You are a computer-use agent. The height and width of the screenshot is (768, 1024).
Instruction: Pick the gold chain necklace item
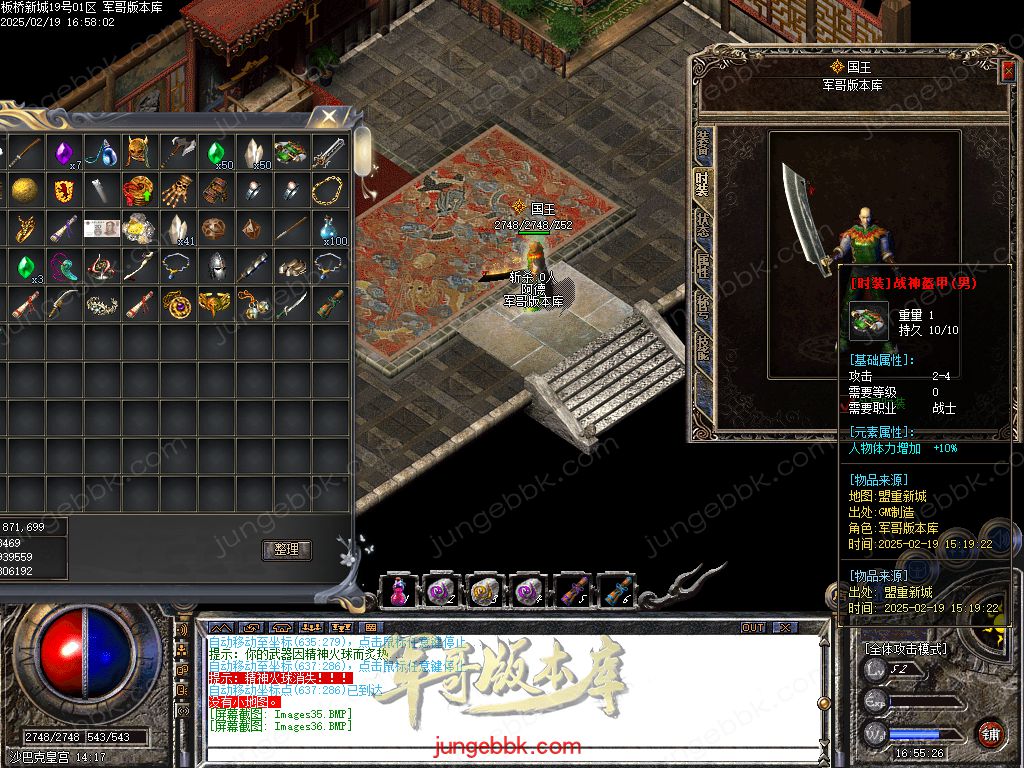pos(328,190)
